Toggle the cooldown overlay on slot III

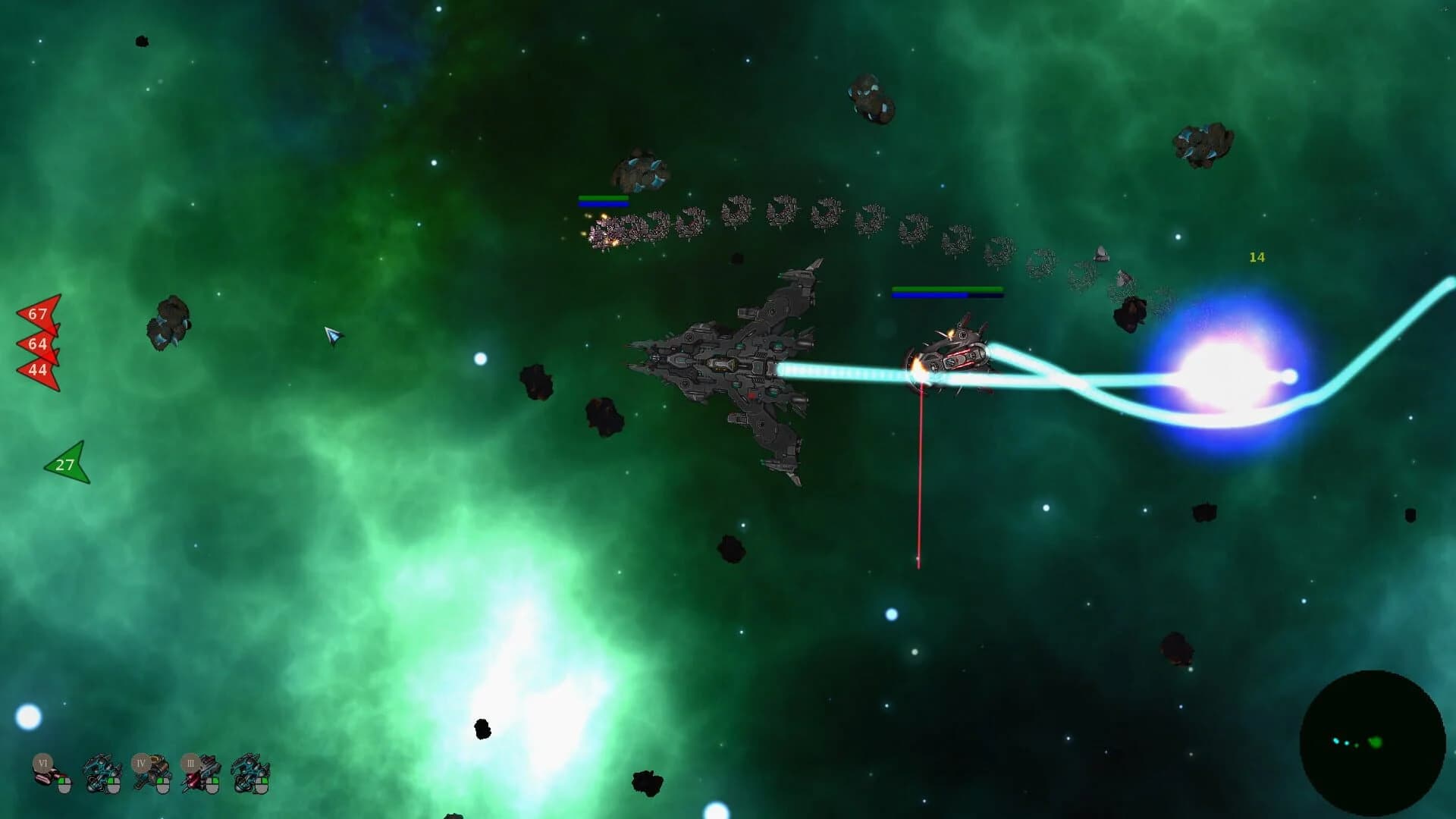coord(190,763)
